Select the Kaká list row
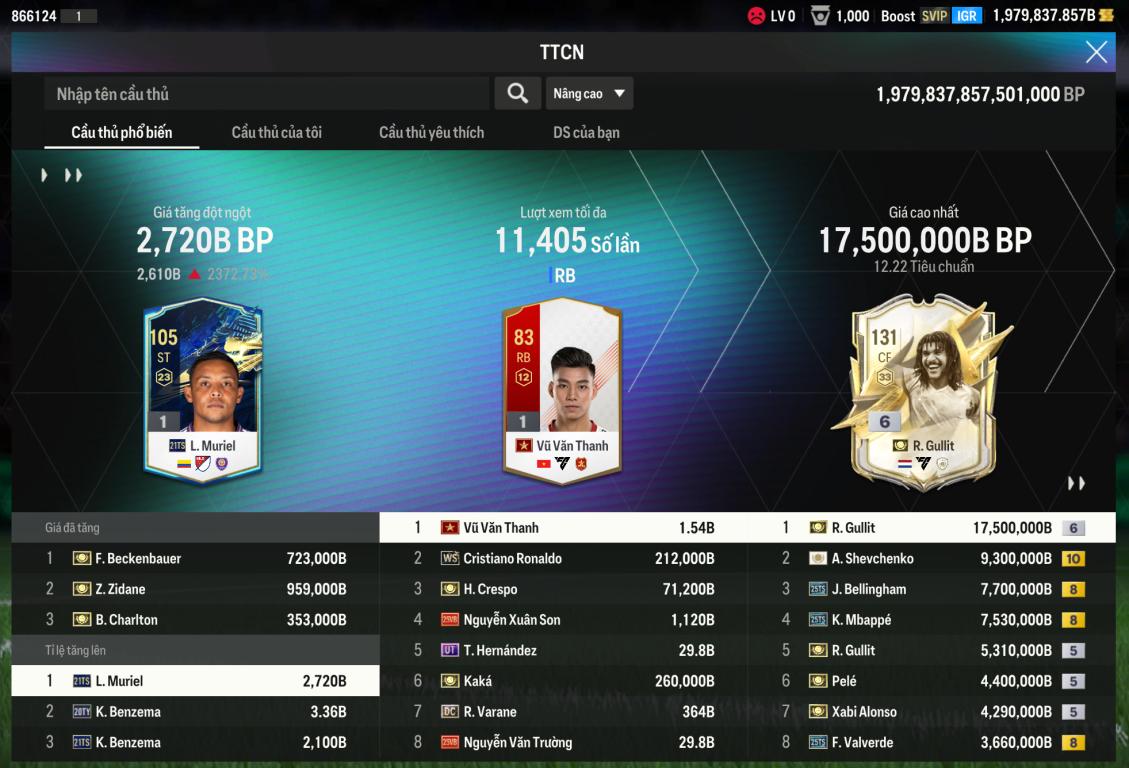1129x768 pixels. pyautogui.click(x=564, y=681)
